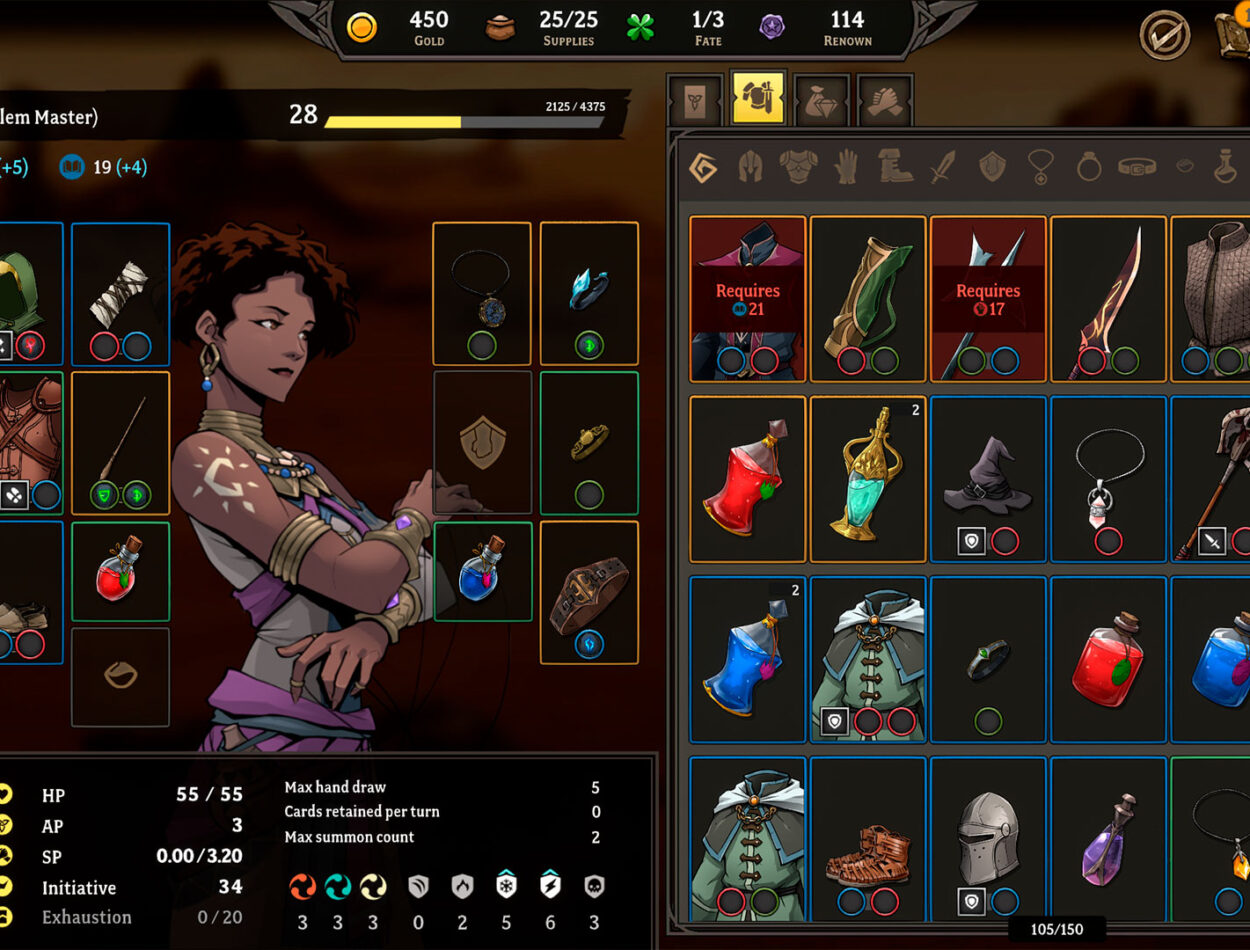Filter inventory by ring category
The width and height of the screenshot is (1250, 950).
coord(1088,167)
